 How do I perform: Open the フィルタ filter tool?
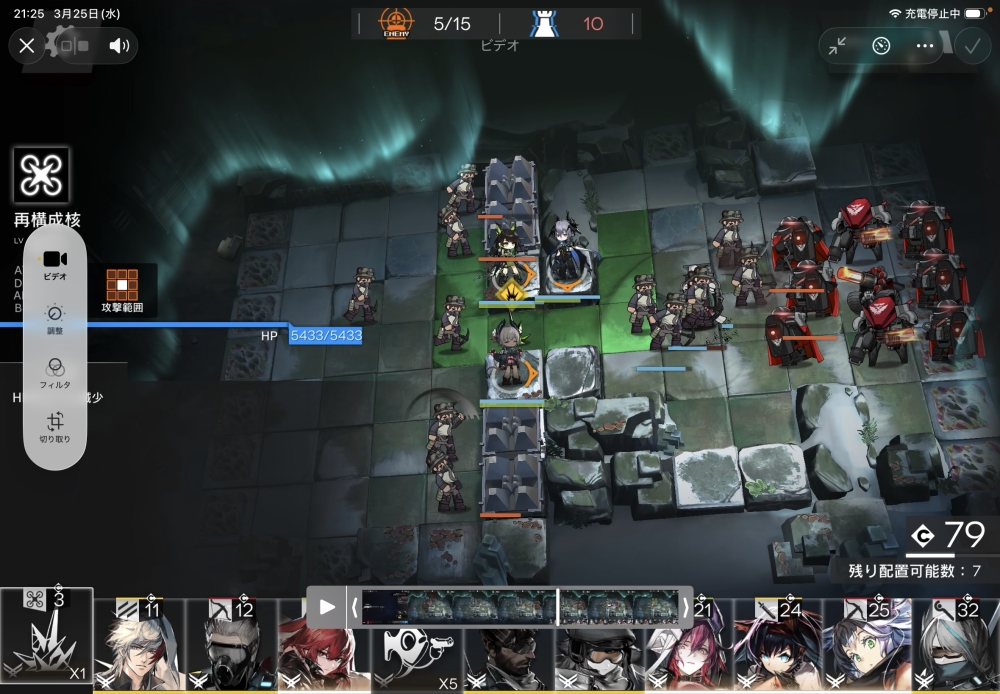(x=55, y=371)
